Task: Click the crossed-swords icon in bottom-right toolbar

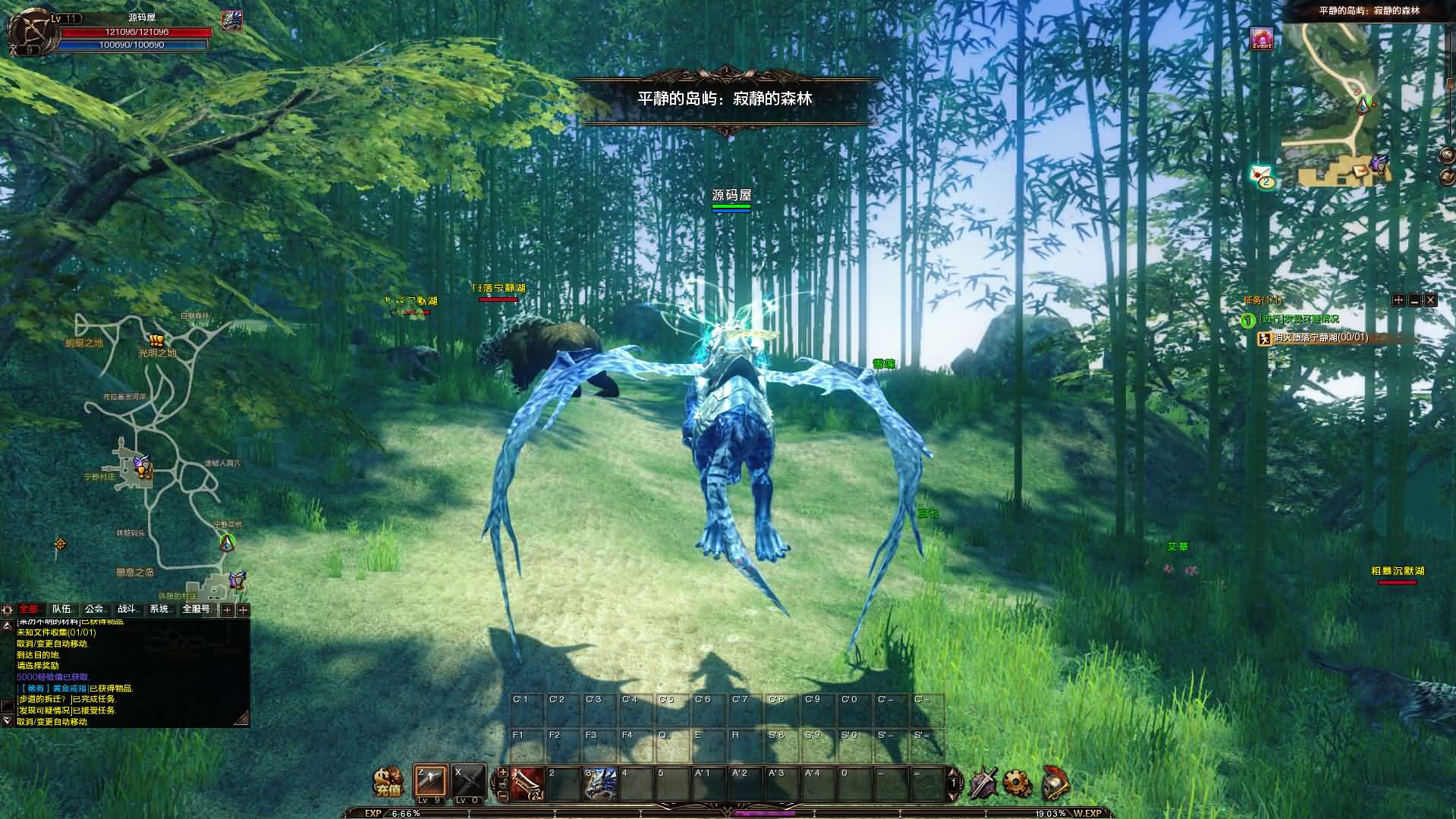Action: (983, 782)
